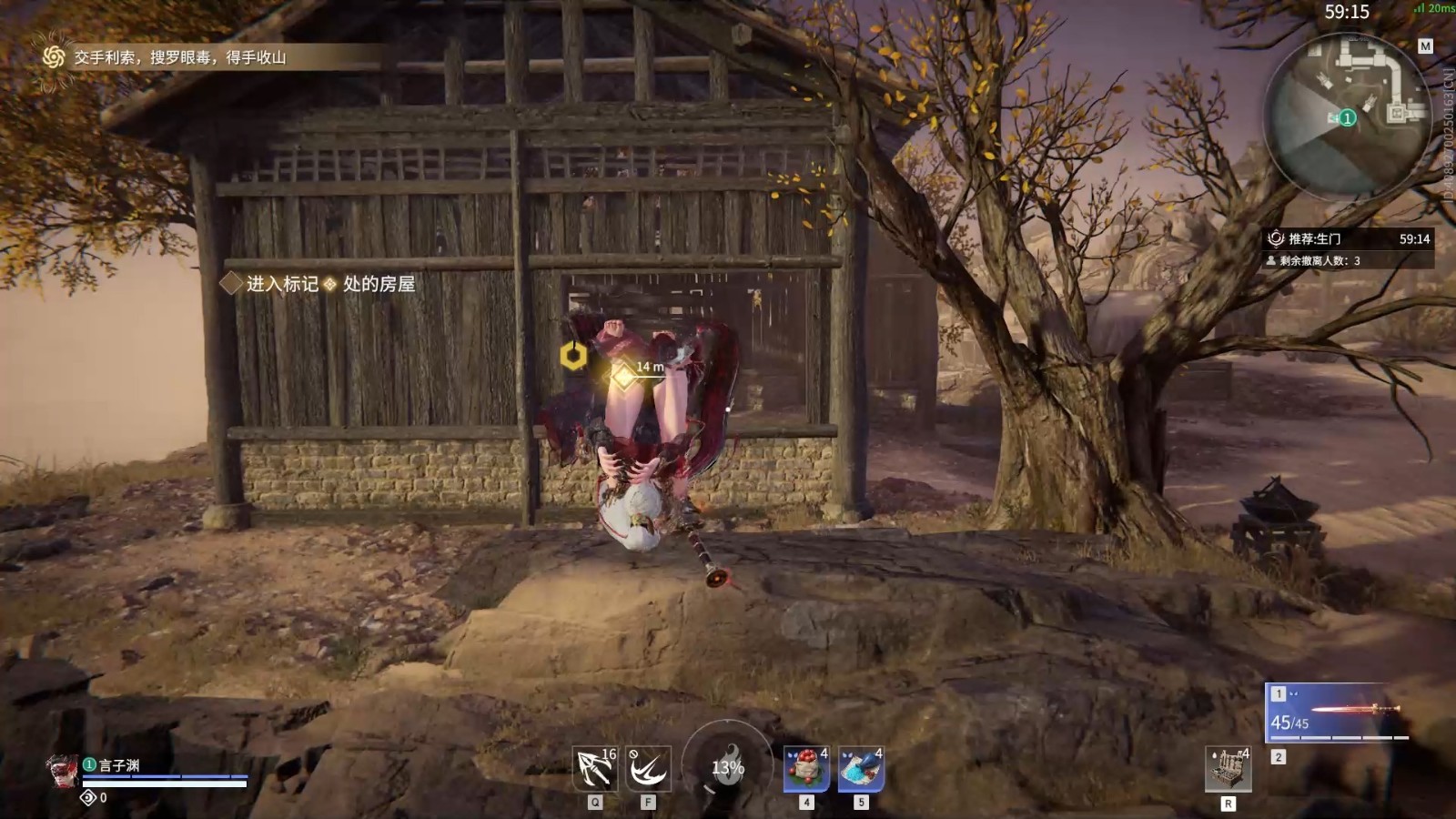Image resolution: width=1456 pixels, height=819 pixels.
Task: Click the flame rage gauge icon
Action: [x=727, y=765]
